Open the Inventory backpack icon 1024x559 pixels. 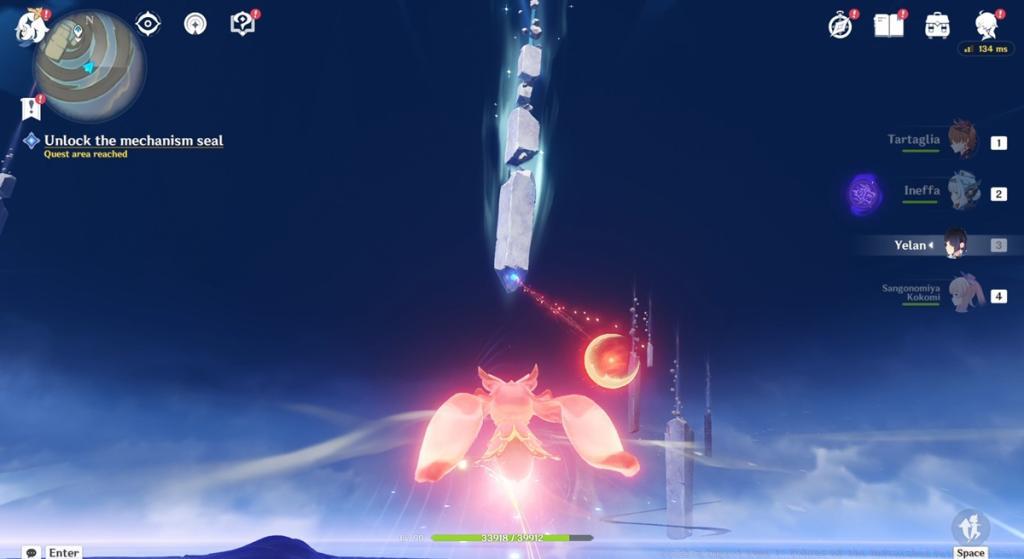[x=937, y=26]
